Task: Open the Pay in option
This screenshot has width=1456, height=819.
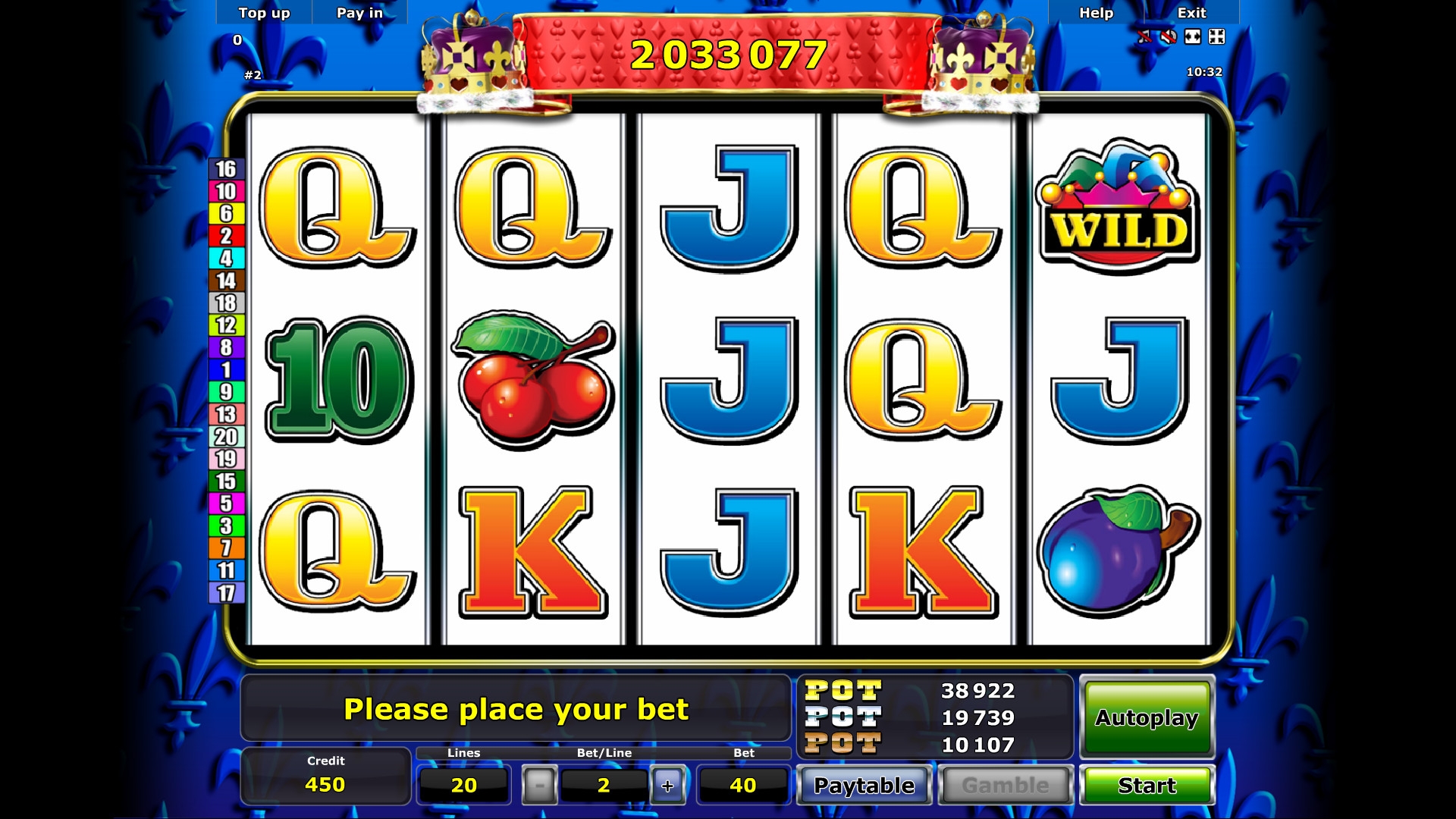Action: 359,13
